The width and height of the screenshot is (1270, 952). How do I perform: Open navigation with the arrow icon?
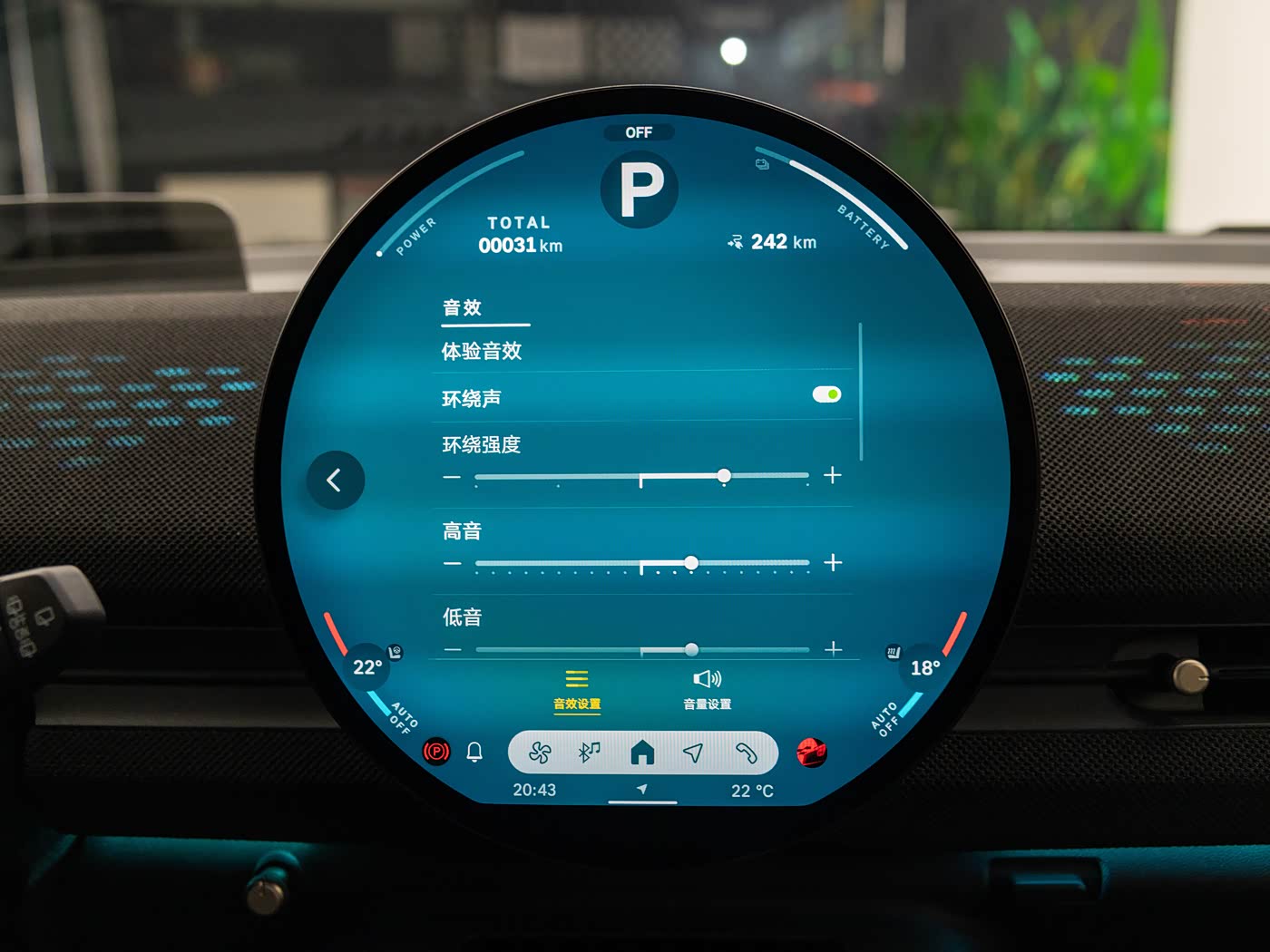(x=693, y=753)
